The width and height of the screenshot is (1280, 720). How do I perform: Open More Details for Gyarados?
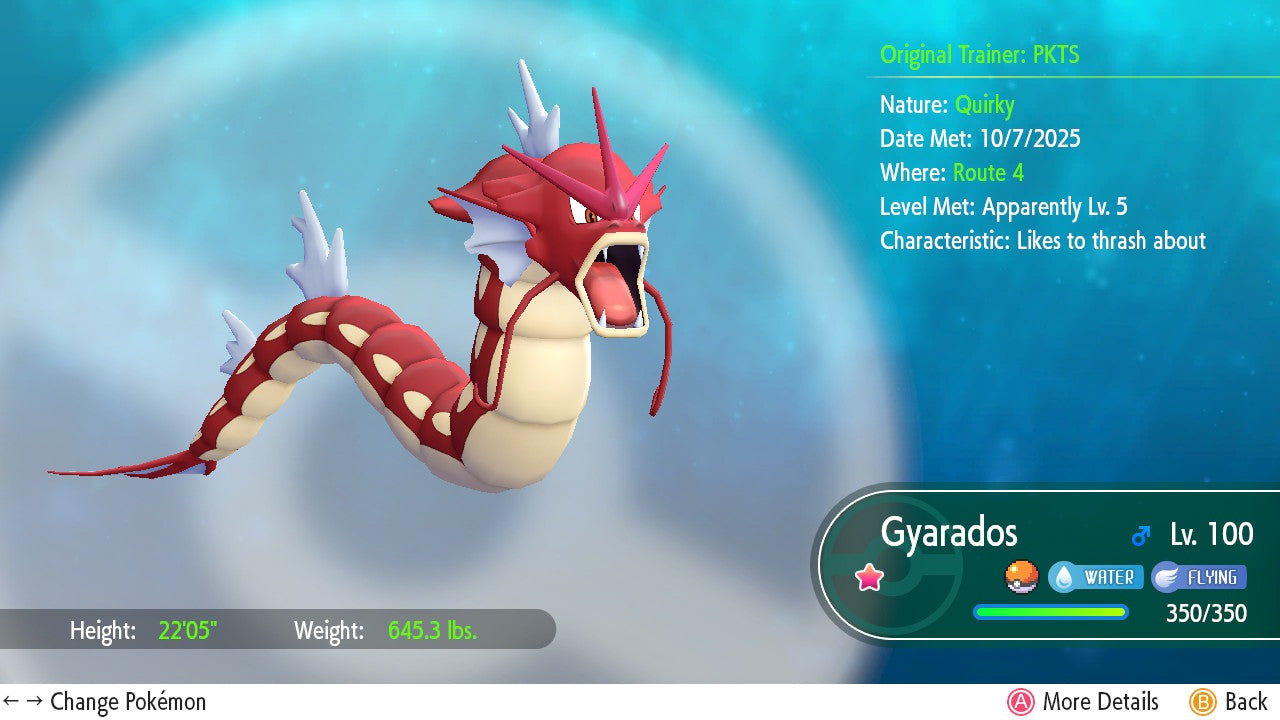click(1084, 702)
